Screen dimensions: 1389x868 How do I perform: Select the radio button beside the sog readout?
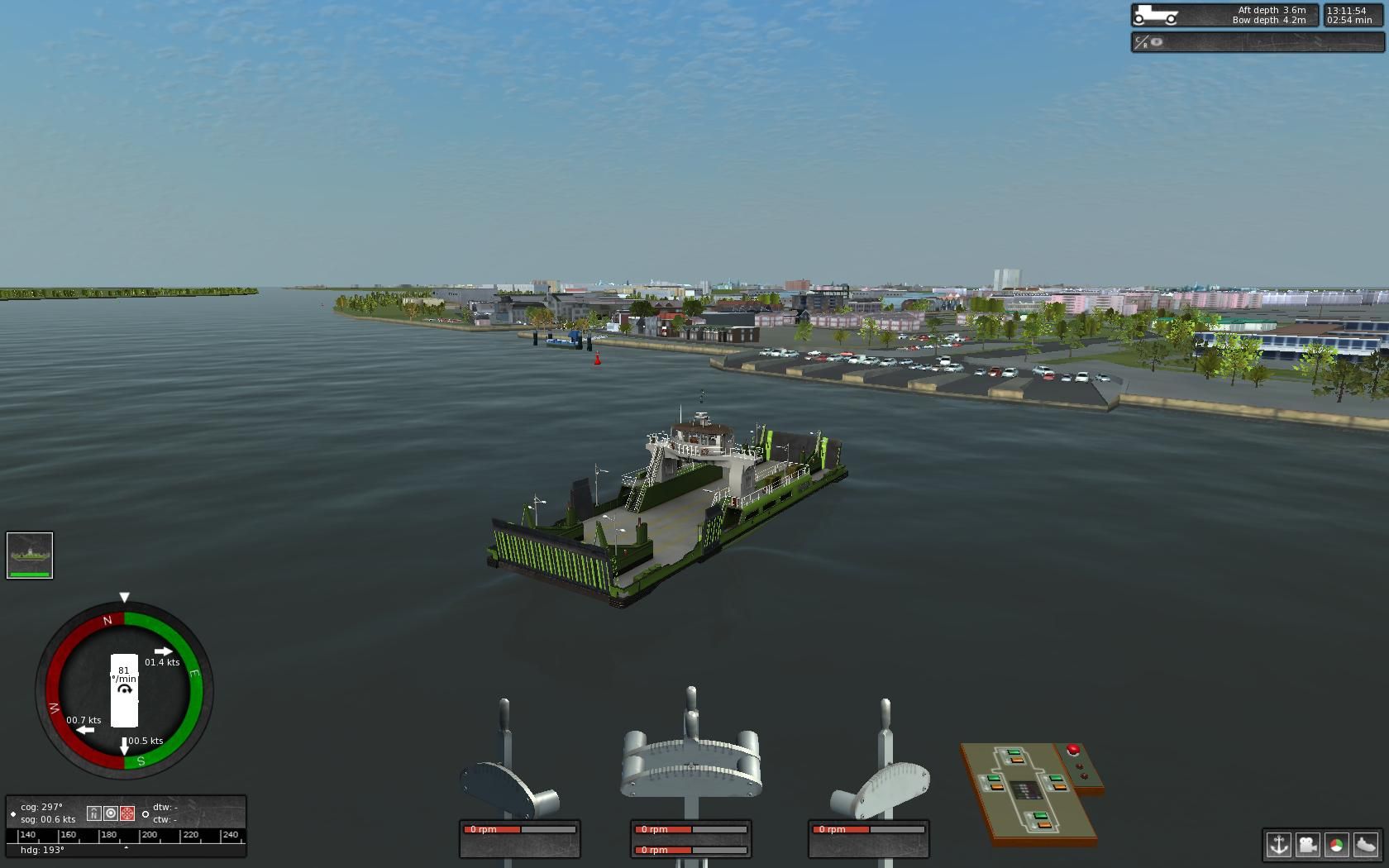click(13, 814)
